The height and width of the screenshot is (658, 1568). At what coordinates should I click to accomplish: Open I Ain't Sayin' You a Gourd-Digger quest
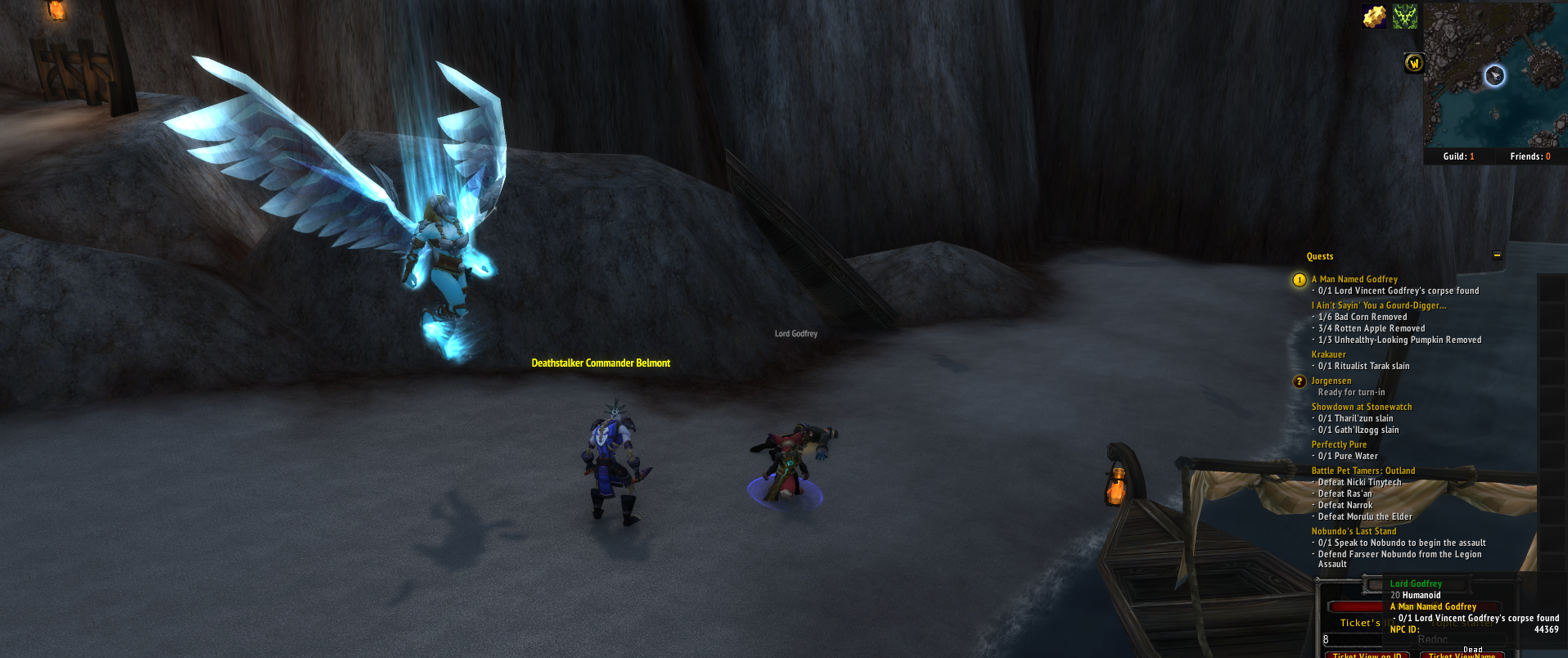(1378, 305)
